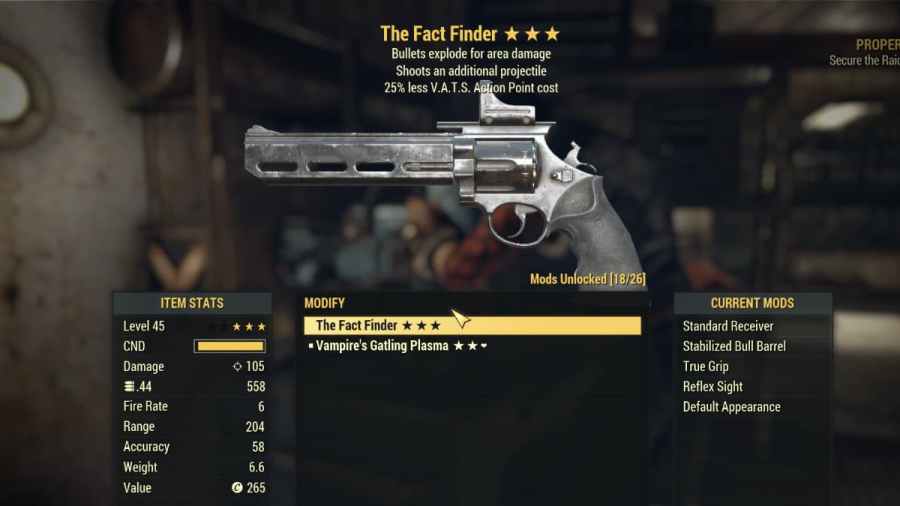Choose Vampire's Gatling Plasma weapon entry
Screen dimensions: 900x506
click(398, 346)
